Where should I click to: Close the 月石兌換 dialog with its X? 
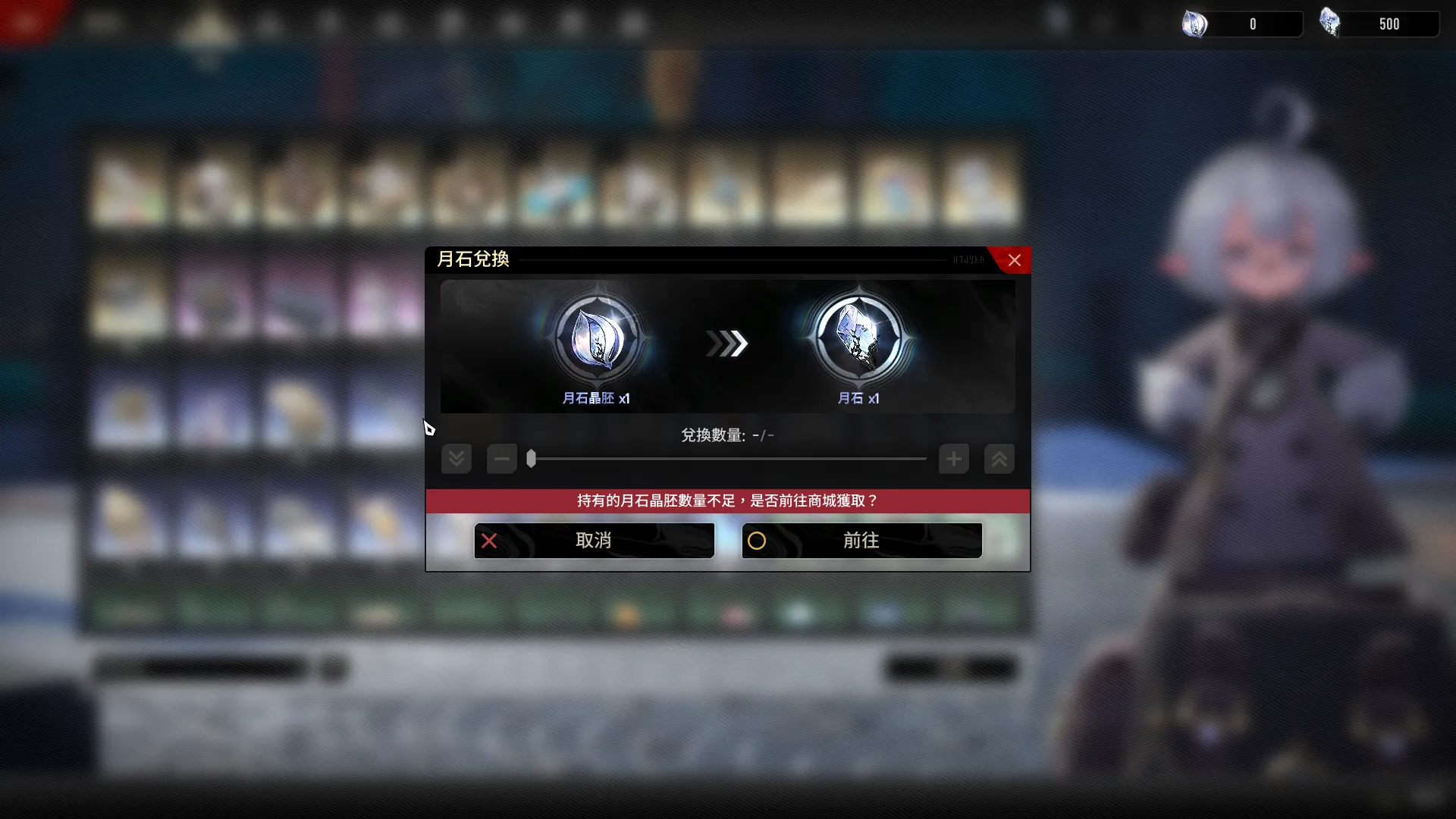[x=1015, y=260]
